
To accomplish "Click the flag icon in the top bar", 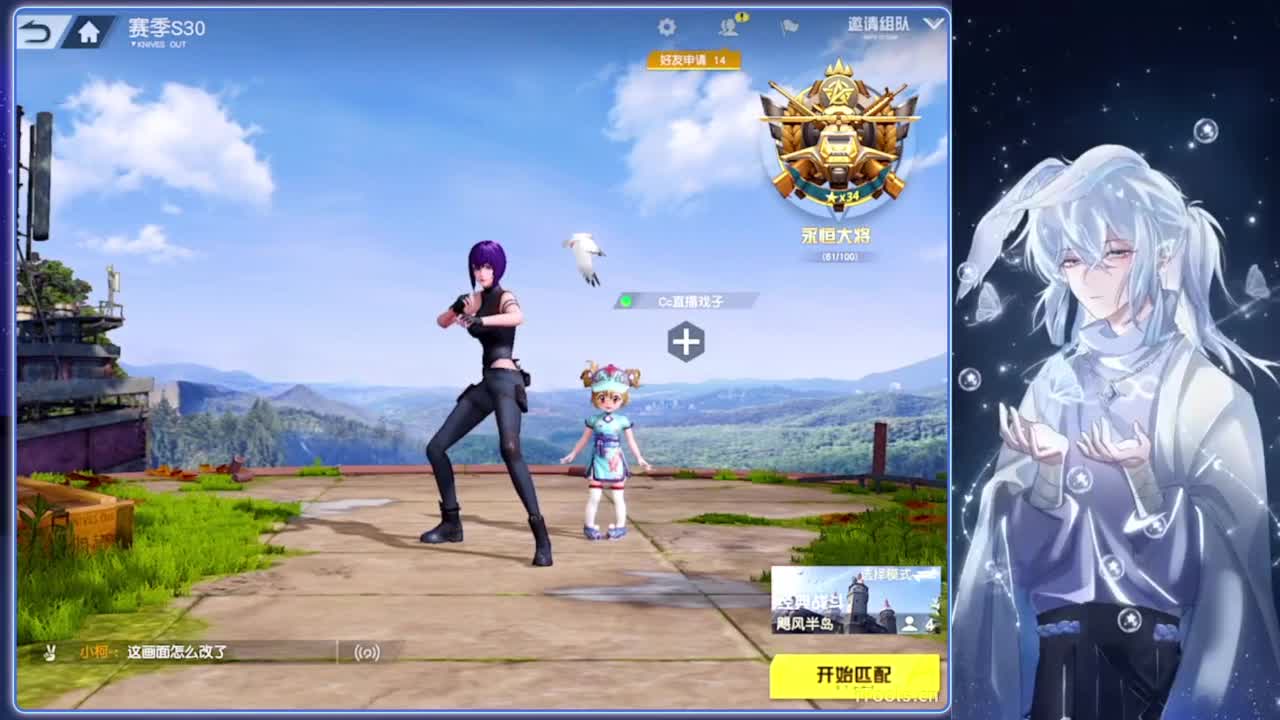I will coord(788,26).
